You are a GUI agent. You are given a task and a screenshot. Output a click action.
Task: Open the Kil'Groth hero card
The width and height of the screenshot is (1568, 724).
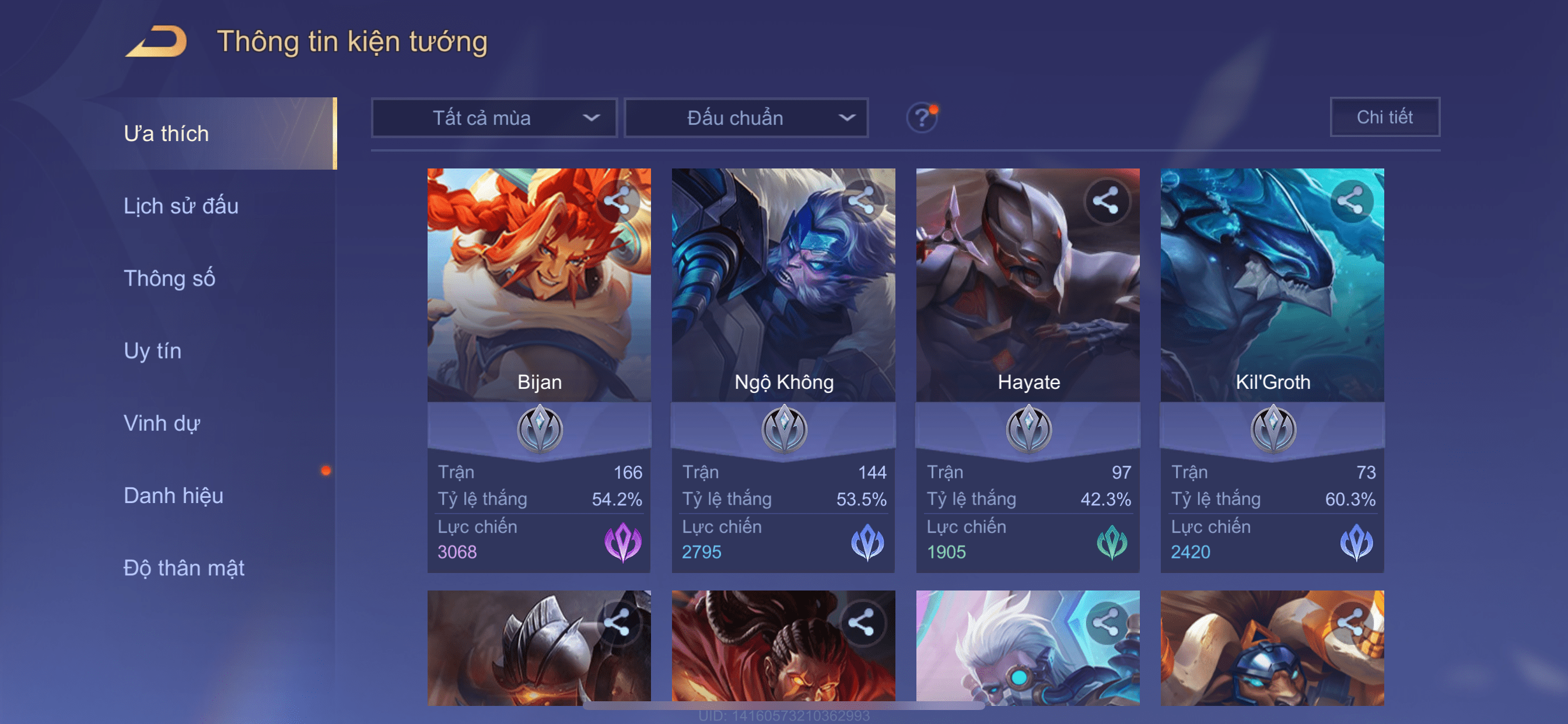(x=1272, y=304)
